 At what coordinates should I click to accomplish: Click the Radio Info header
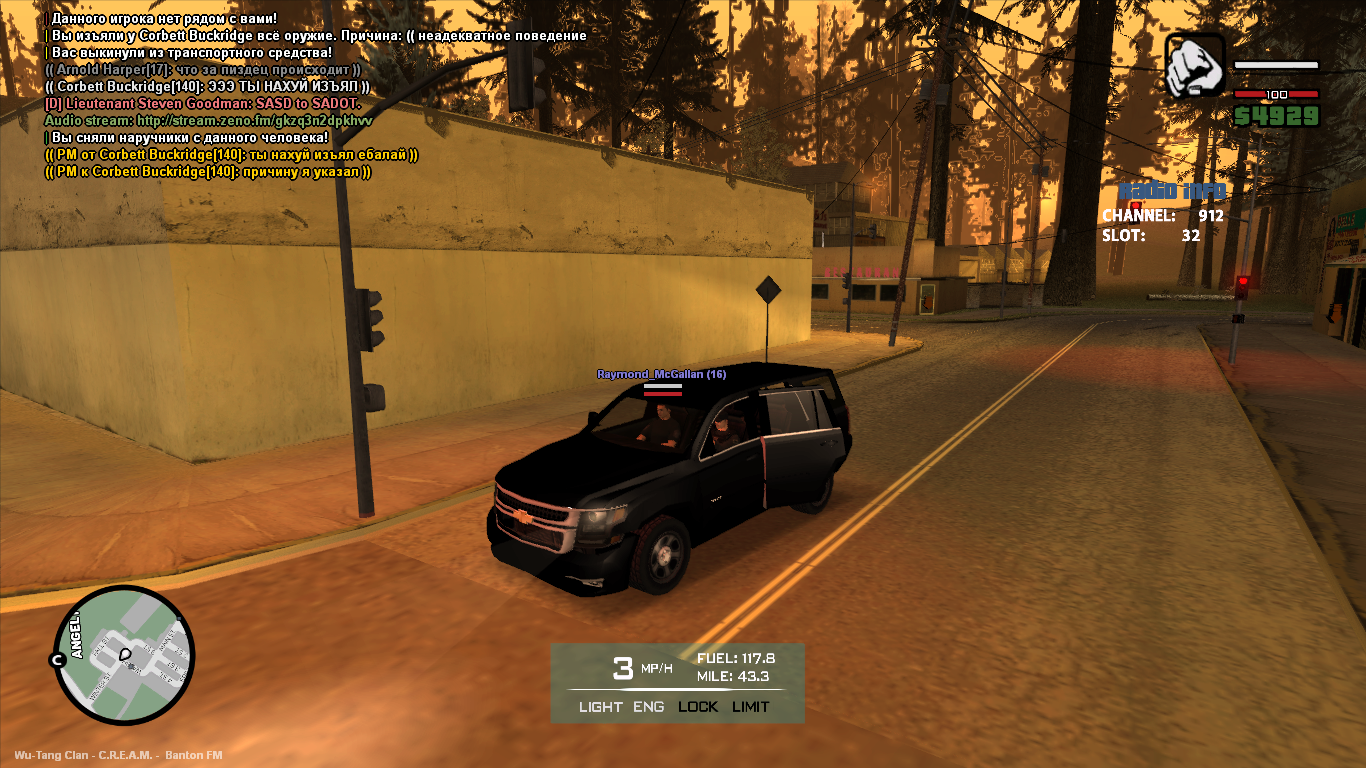coord(1171,192)
